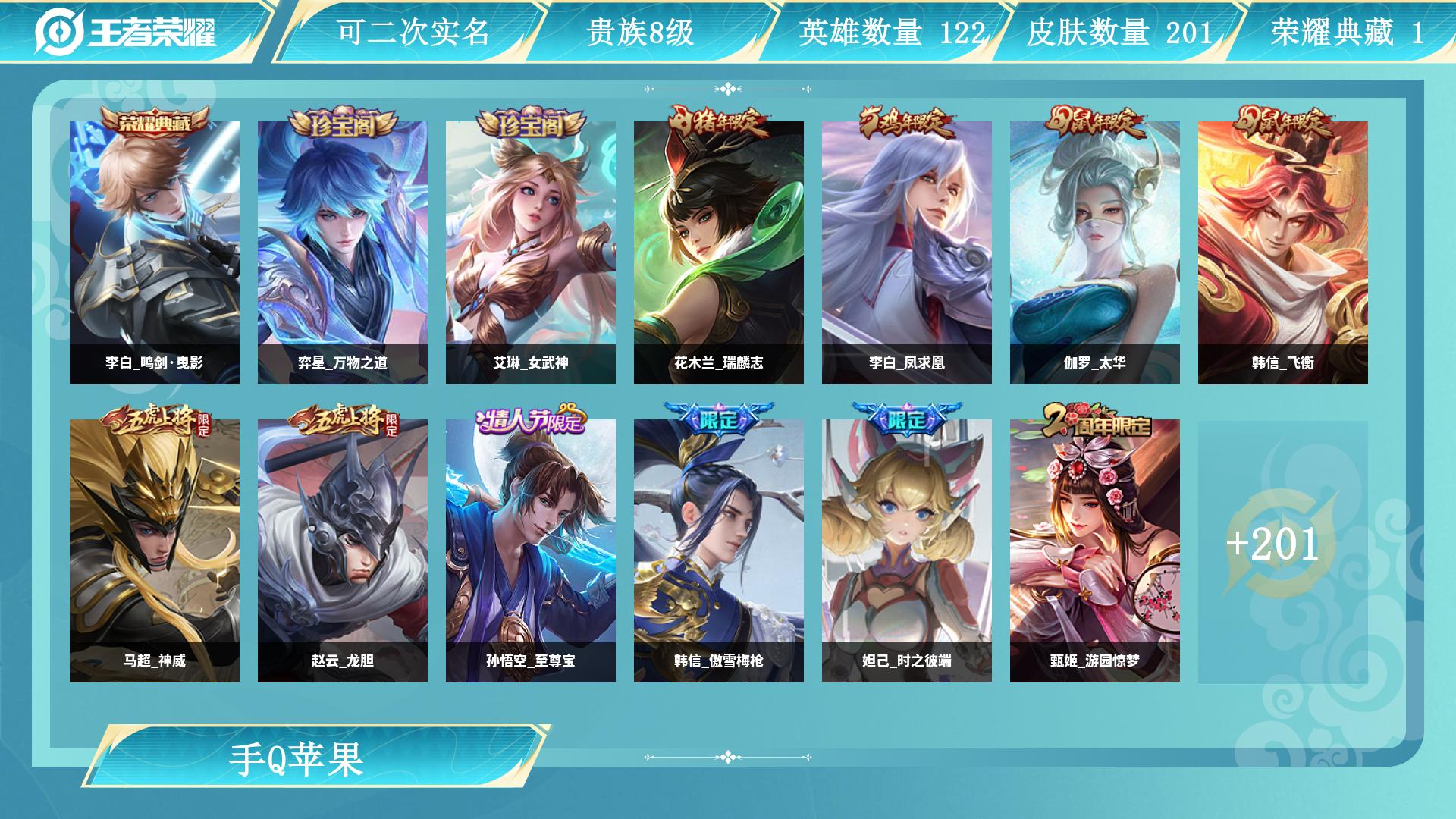Click the 韩信_傲雪梅枪 skin card

719,551
